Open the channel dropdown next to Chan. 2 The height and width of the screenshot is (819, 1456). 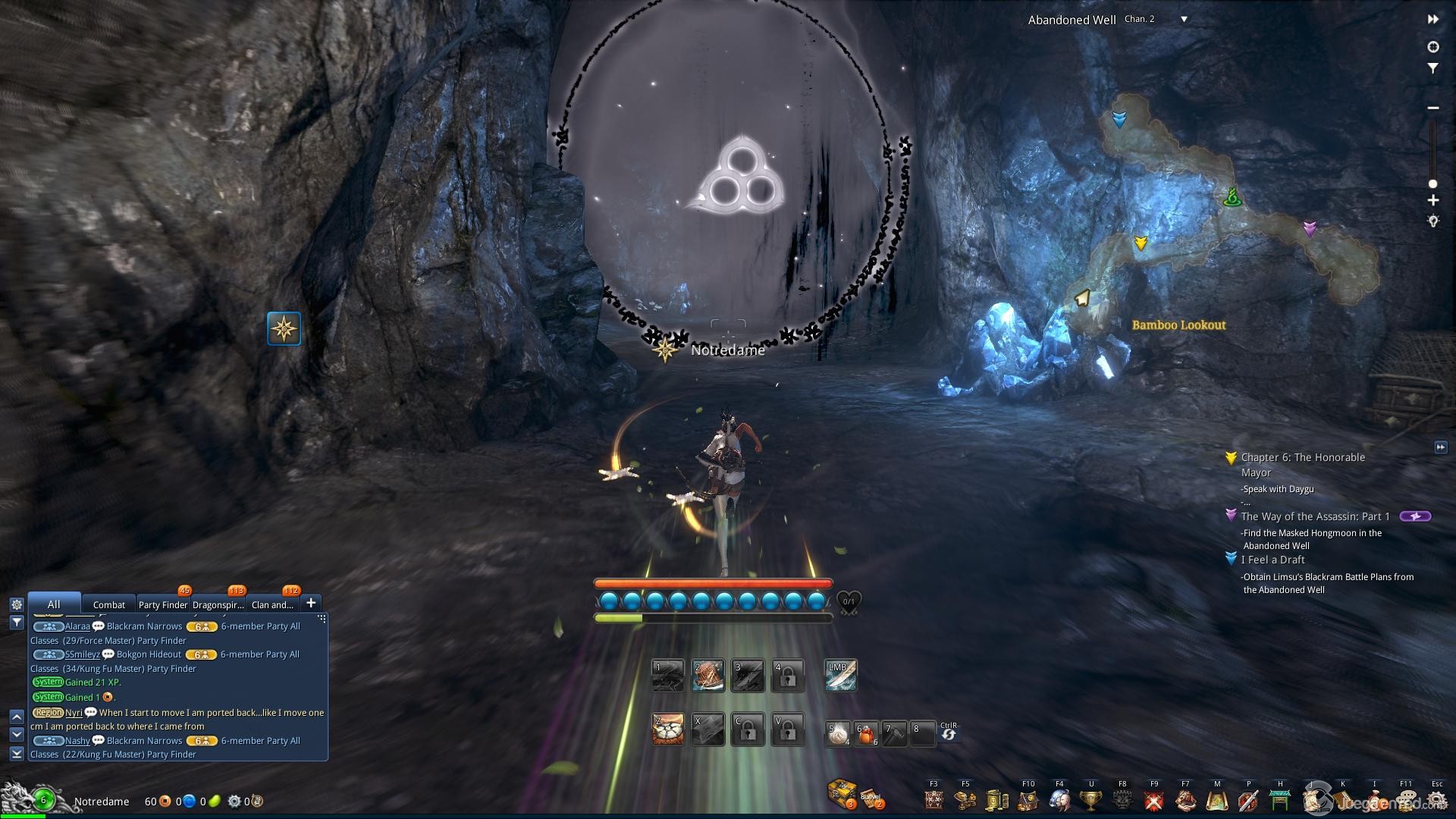coord(1184,20)
